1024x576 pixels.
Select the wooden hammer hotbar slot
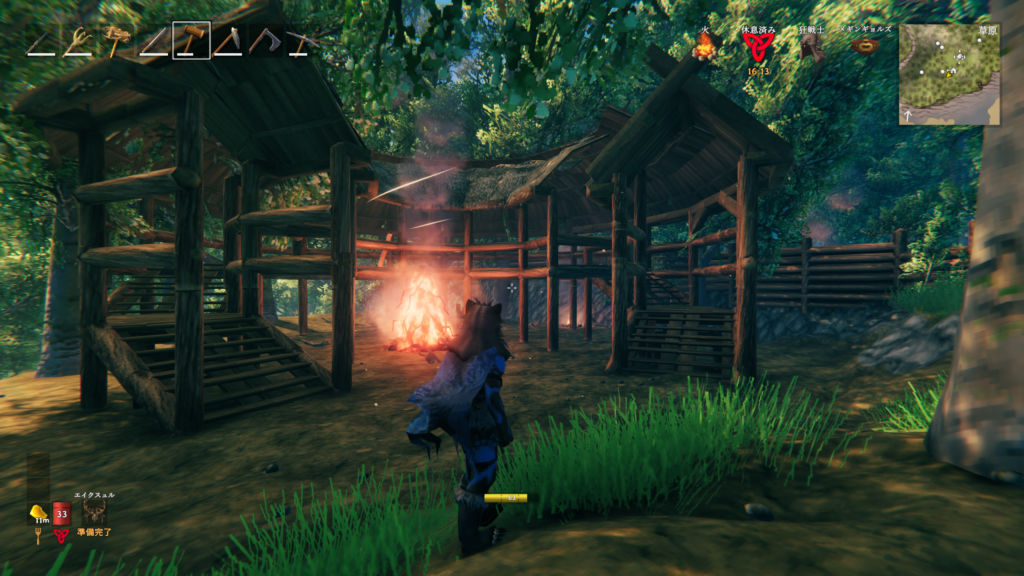click(190, 41)
